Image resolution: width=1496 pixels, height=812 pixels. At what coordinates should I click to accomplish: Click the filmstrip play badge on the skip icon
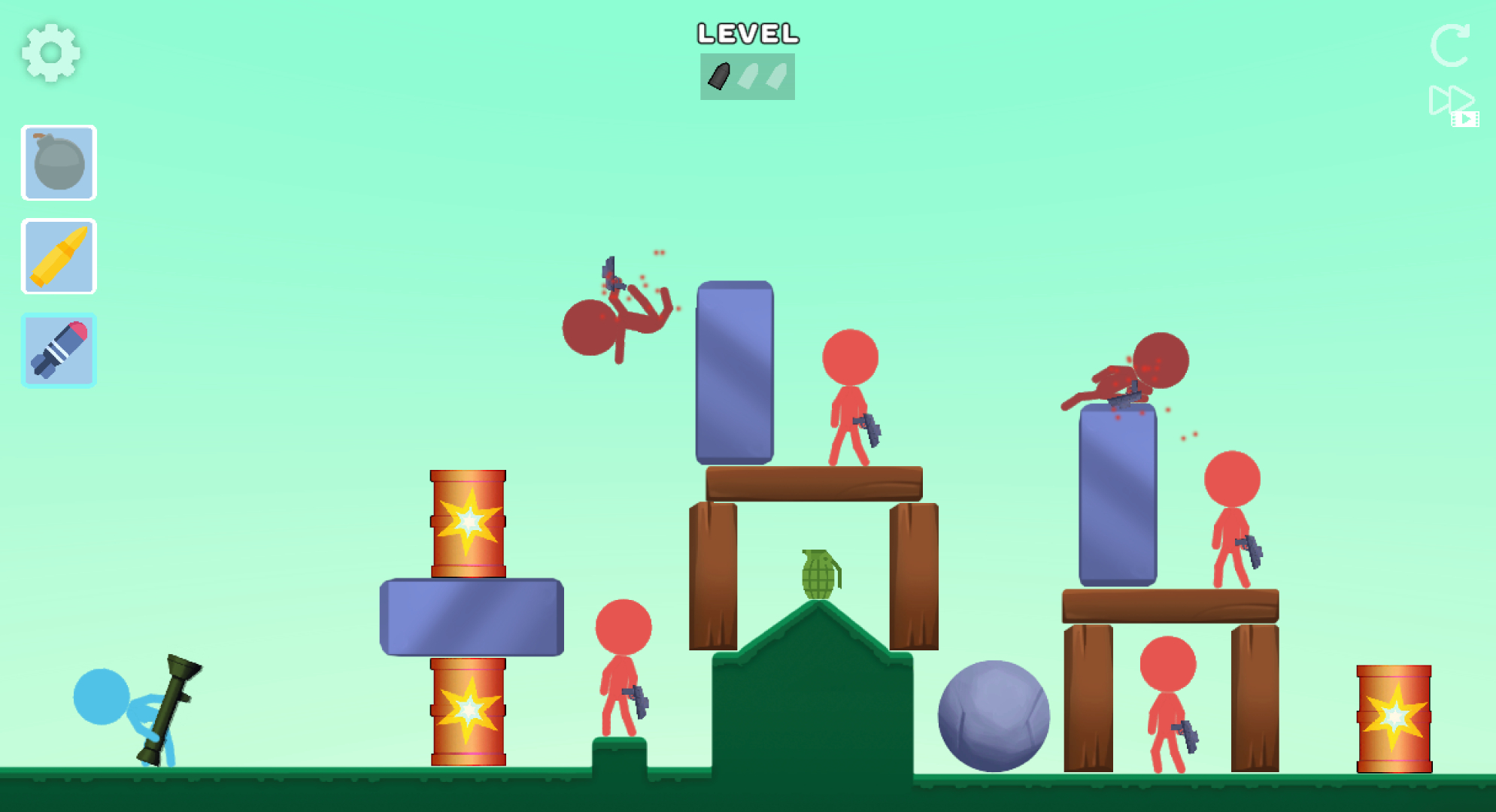point(1467,120)
